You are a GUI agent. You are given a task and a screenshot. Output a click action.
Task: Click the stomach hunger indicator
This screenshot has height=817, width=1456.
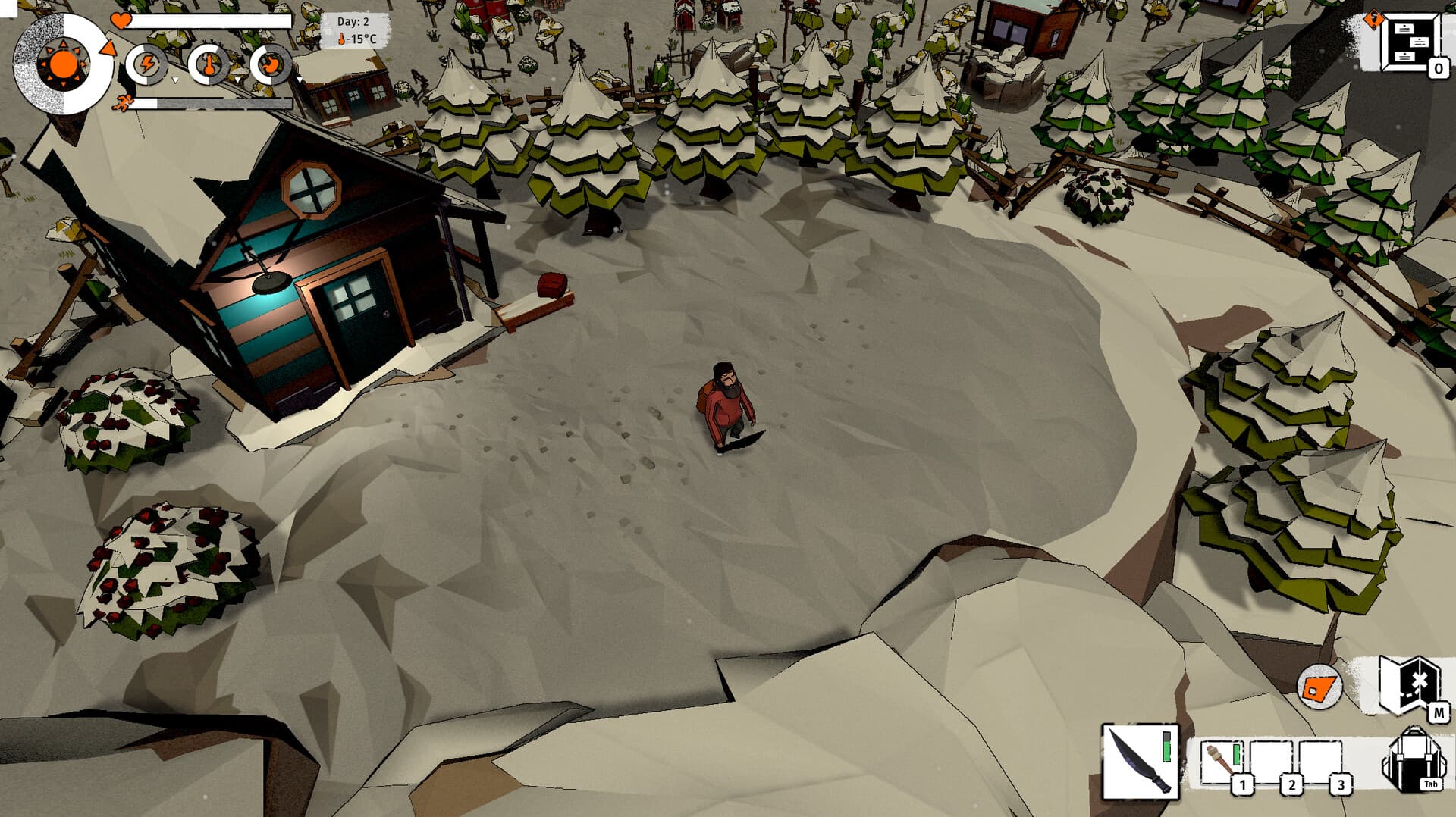point(271,66)
